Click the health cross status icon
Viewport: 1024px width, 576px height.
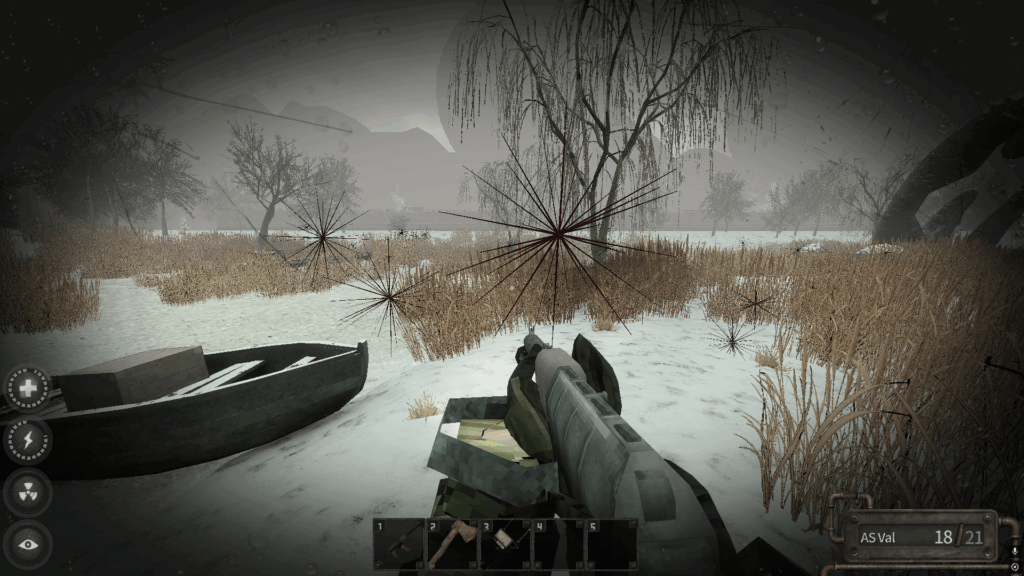pyautogui.click(x=28, y=387)
